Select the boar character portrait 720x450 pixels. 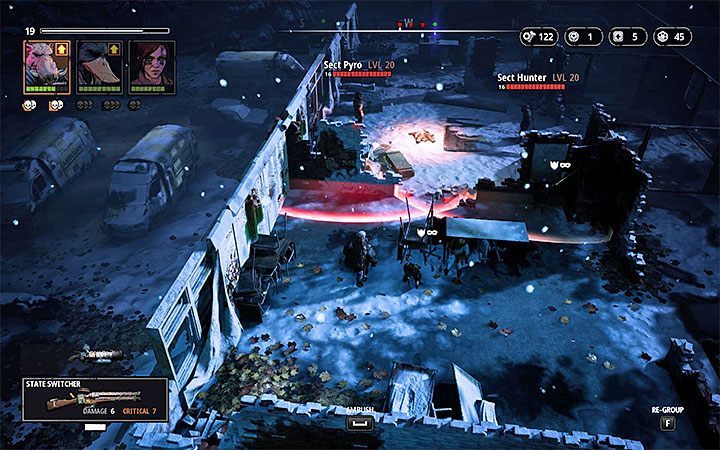[x=41, y=65]
